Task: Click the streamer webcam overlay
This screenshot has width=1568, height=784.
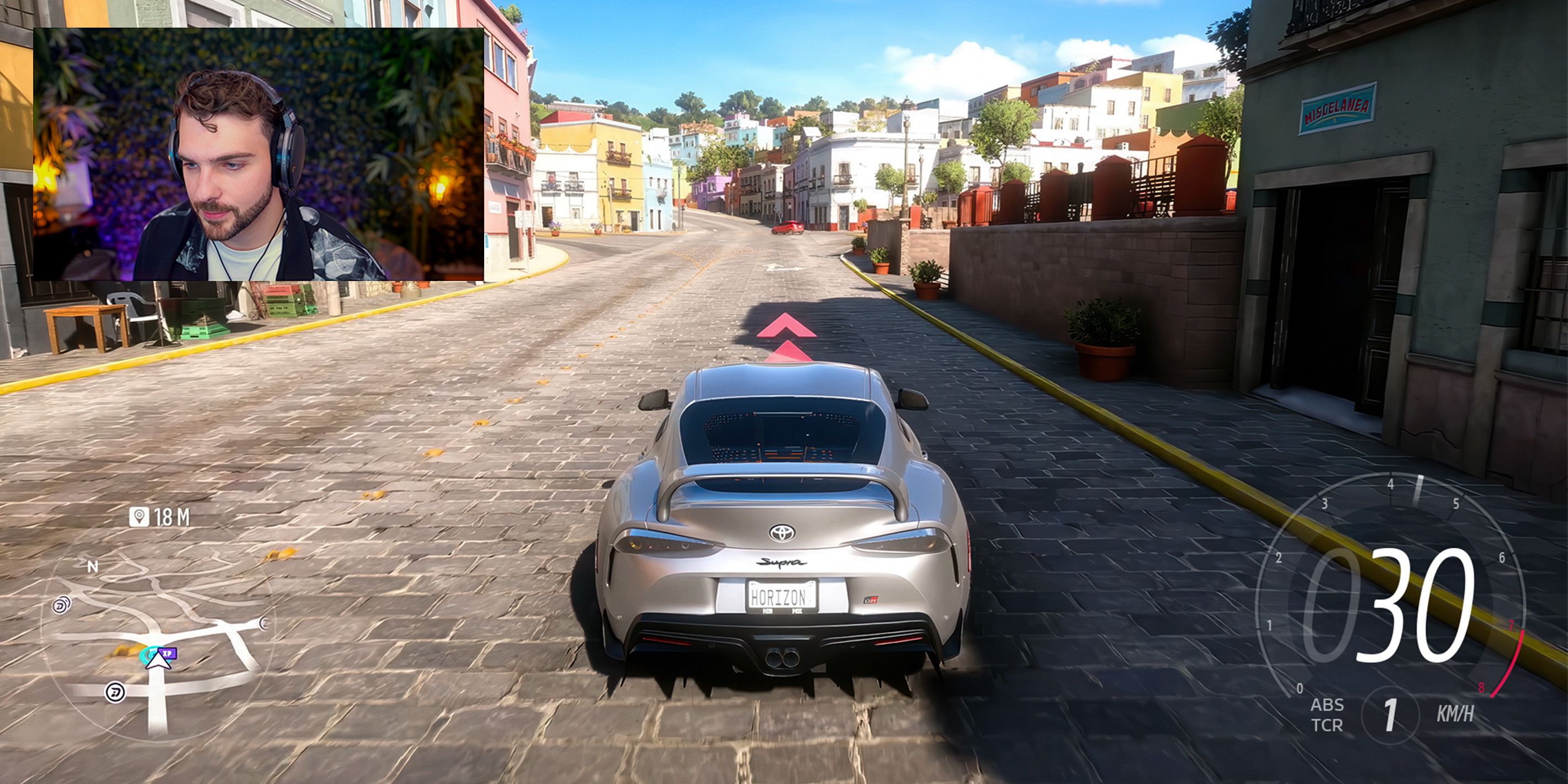Action: pyautogui.click(x=259, y=154)
